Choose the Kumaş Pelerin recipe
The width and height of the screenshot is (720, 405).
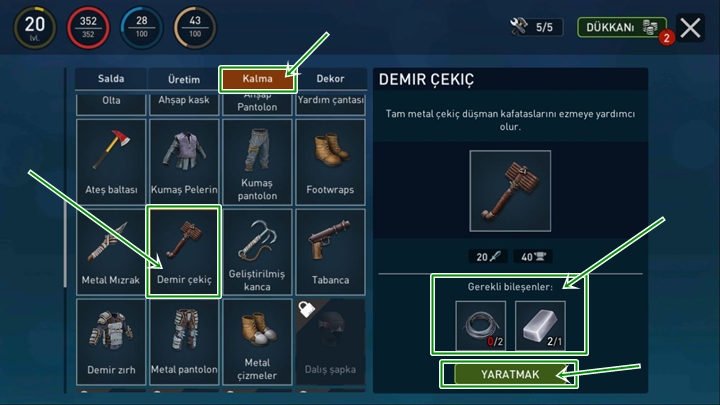point(184,160)
